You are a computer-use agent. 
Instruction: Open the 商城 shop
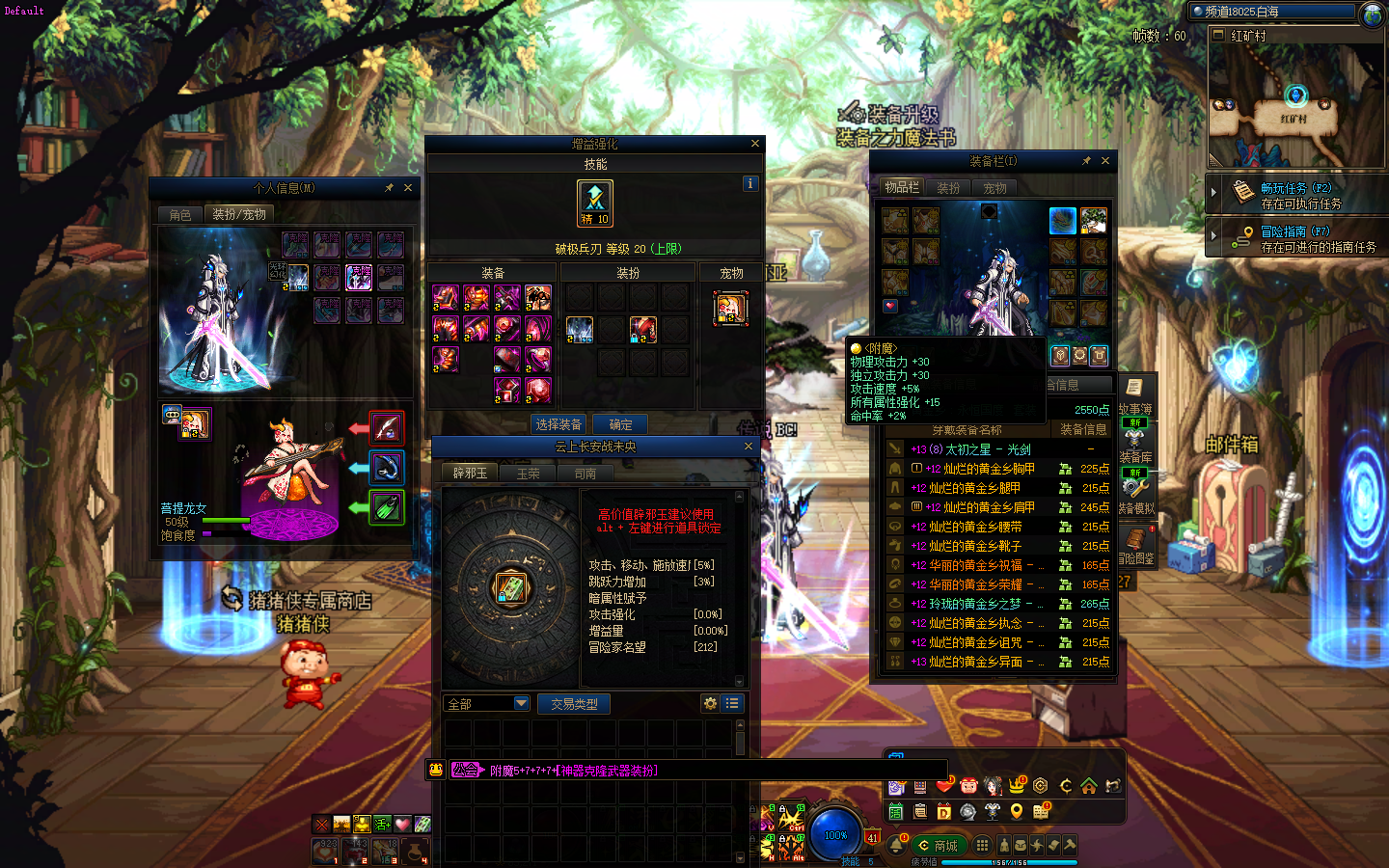pyautogui.click(x=939, y=846)
